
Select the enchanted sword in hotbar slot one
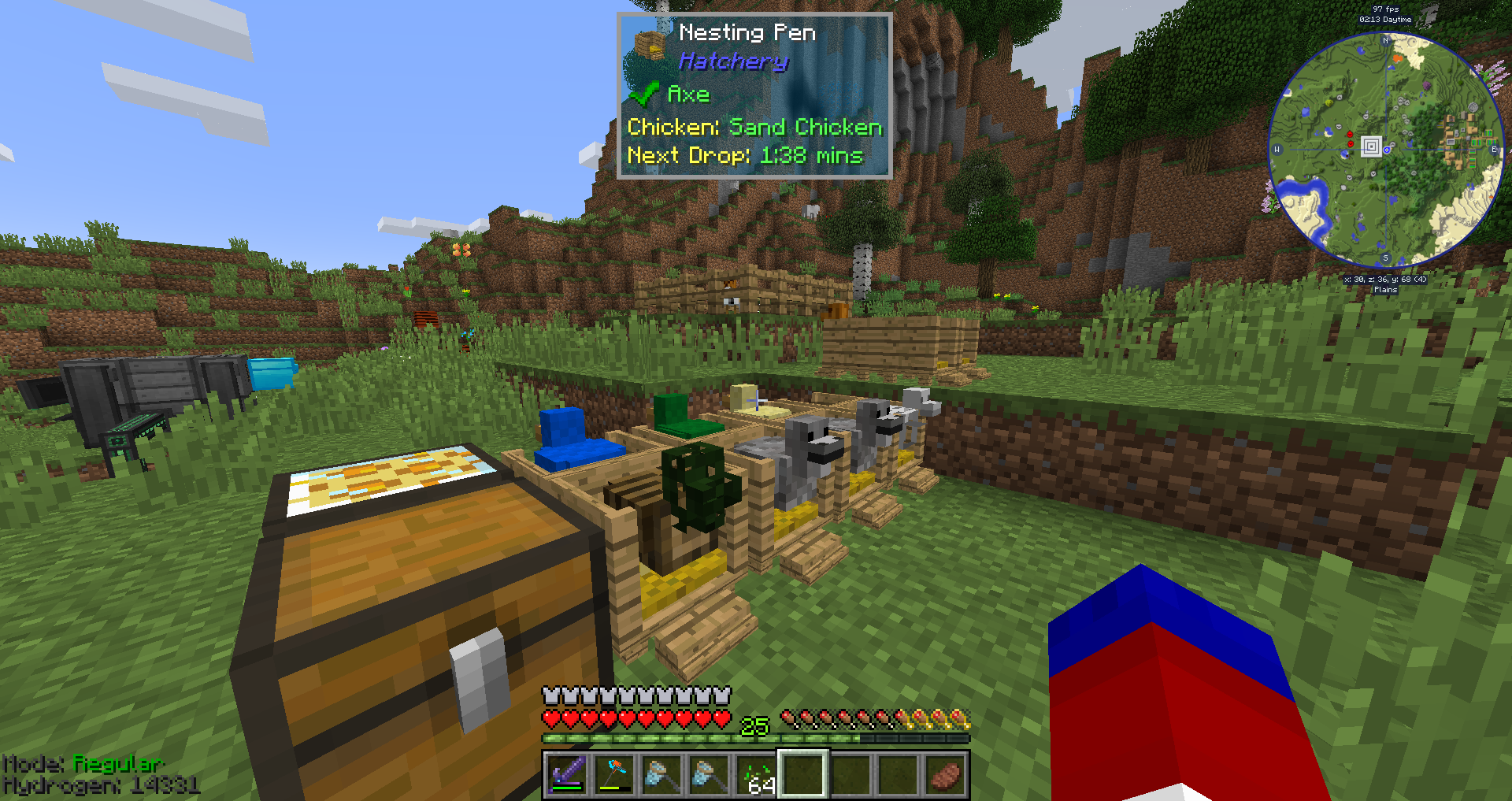click(x=569, y=776)
